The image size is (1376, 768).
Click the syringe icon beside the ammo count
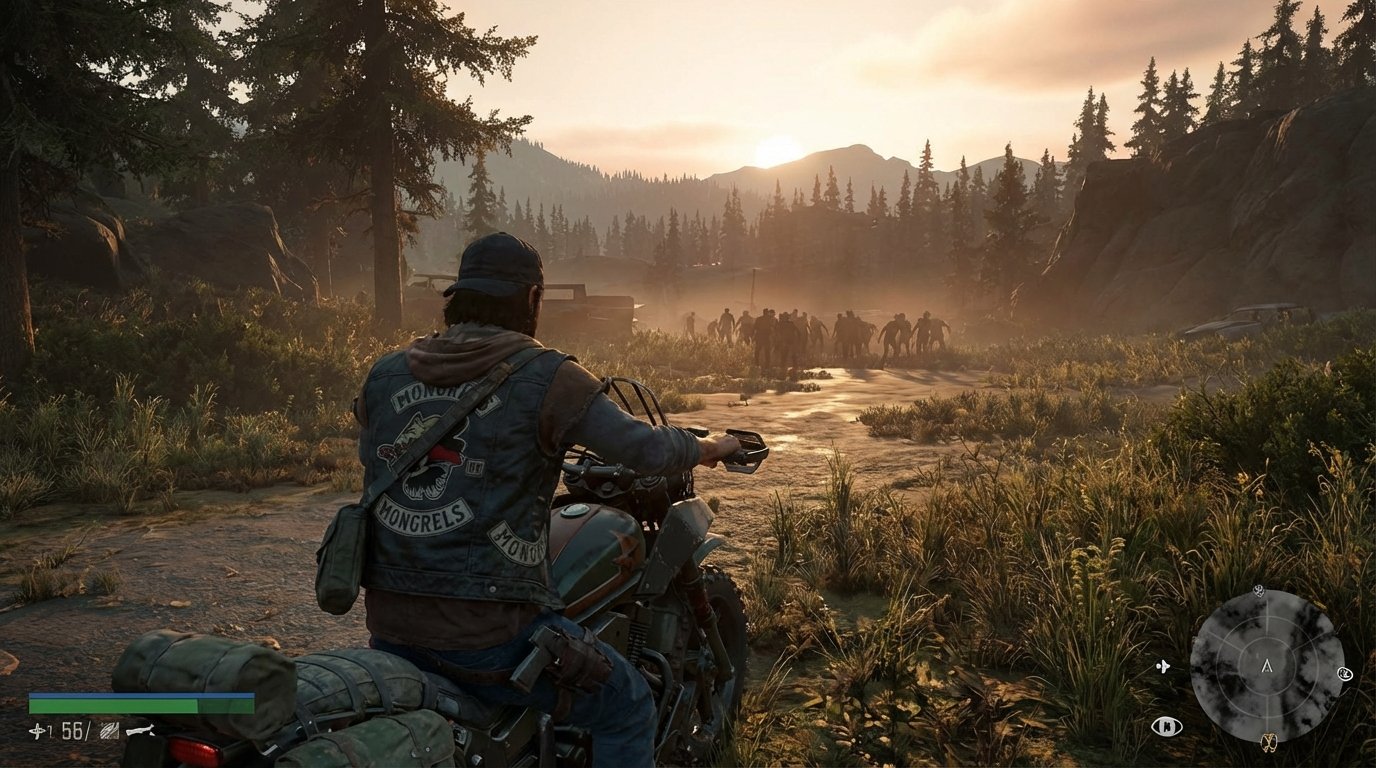tap(37, 730)
